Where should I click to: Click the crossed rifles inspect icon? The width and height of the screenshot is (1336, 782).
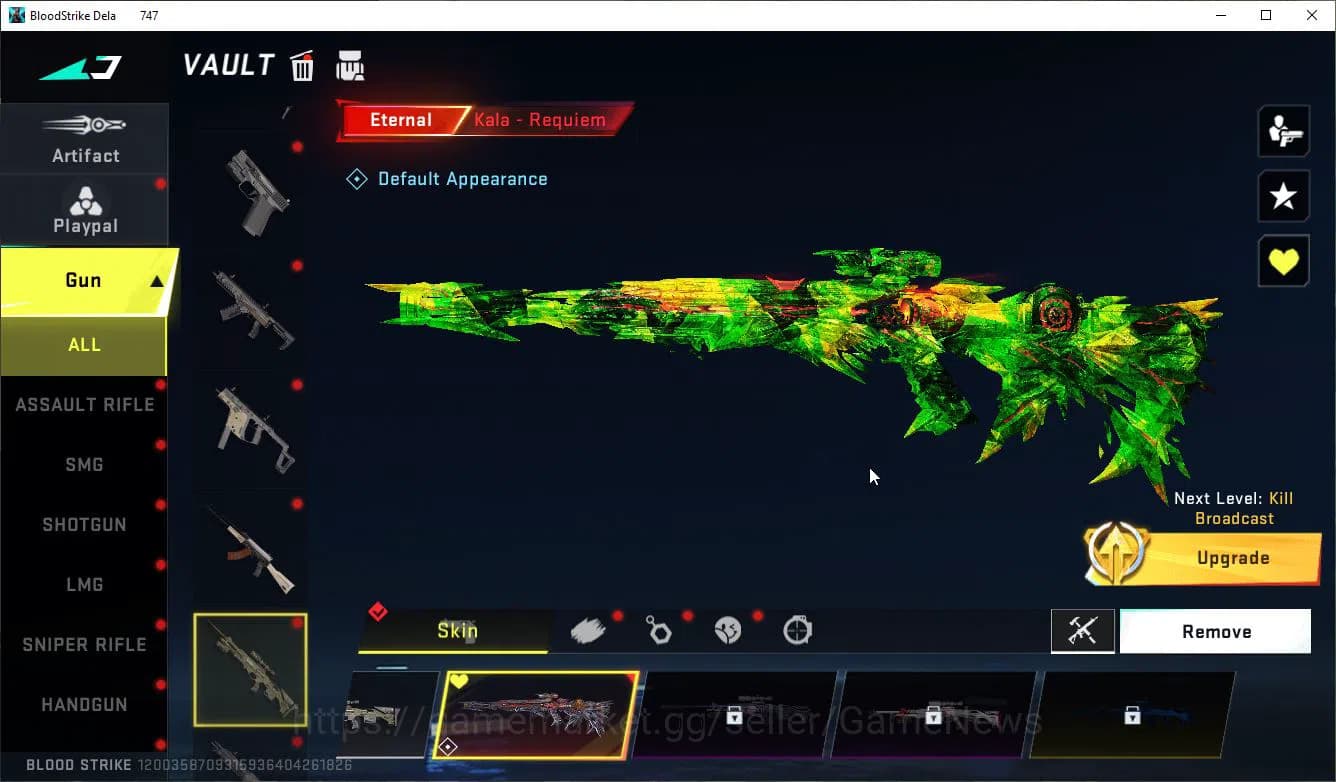[1083, 631]
